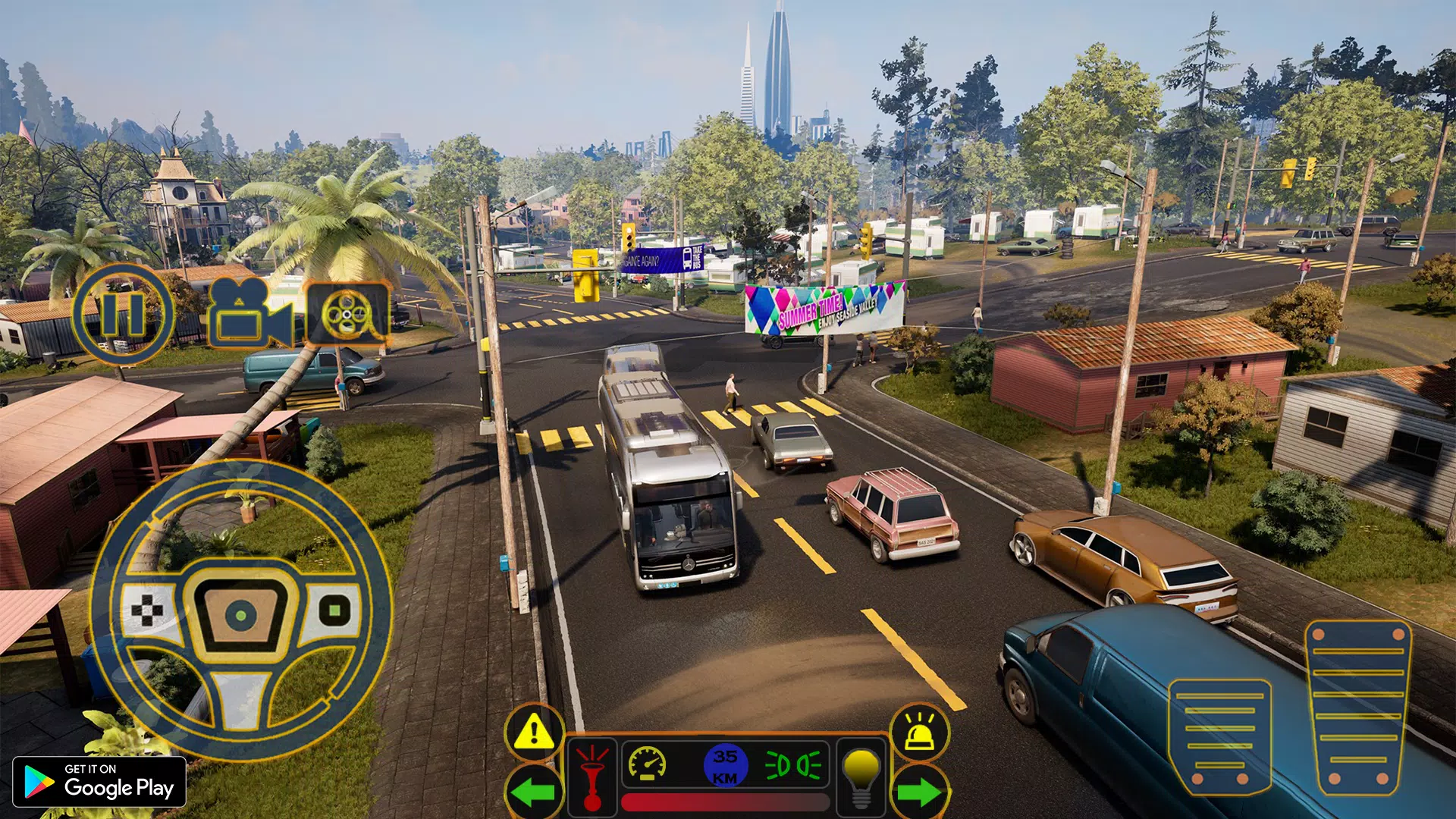Screen dimensions: 1456x819
Task: Turn the steering wheel control
Action: (241, 610)
